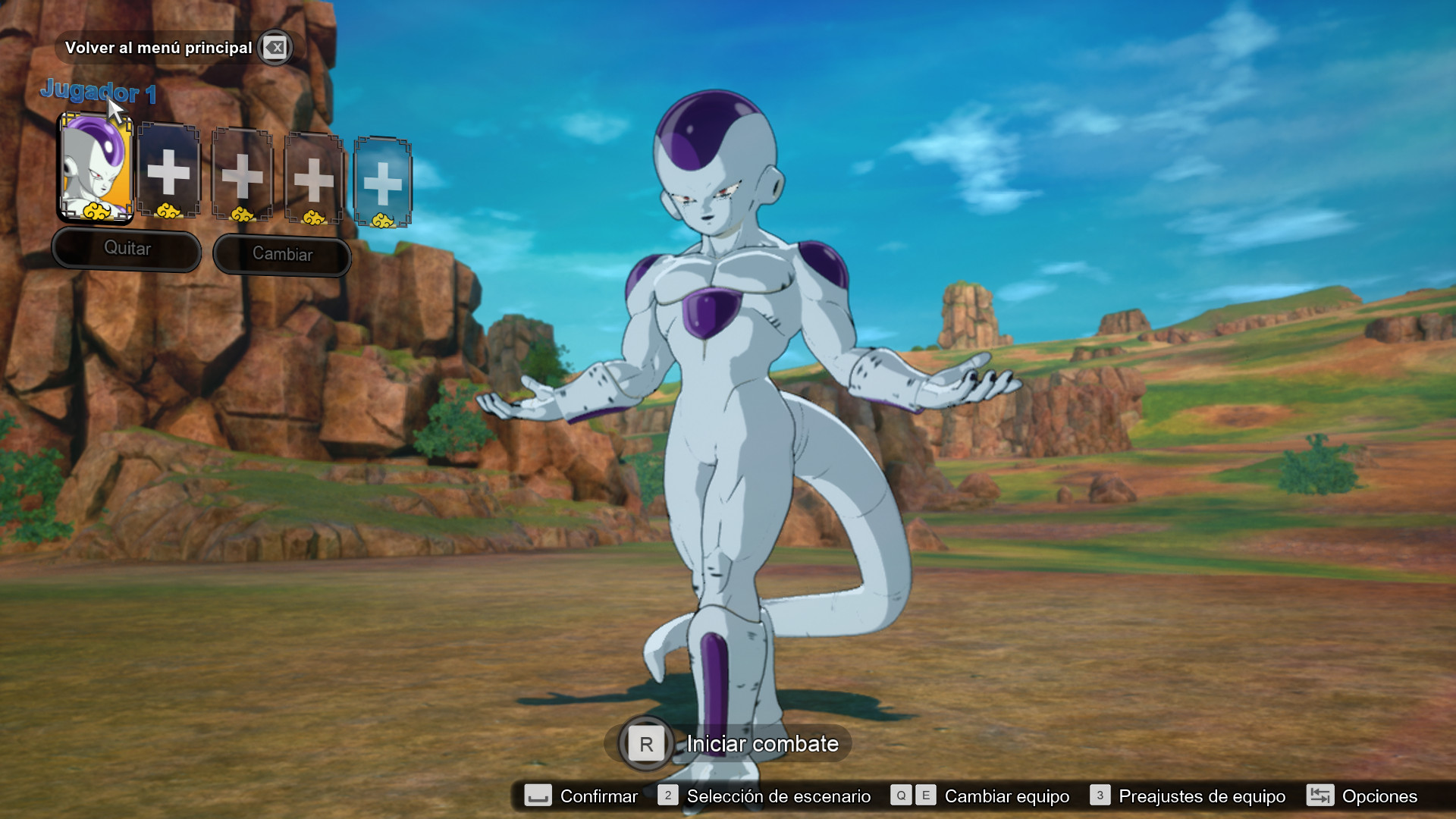Click the "2" key icon for stage selection
The height and width of the screenshot is (819, 1456).
tap(667, 796)
